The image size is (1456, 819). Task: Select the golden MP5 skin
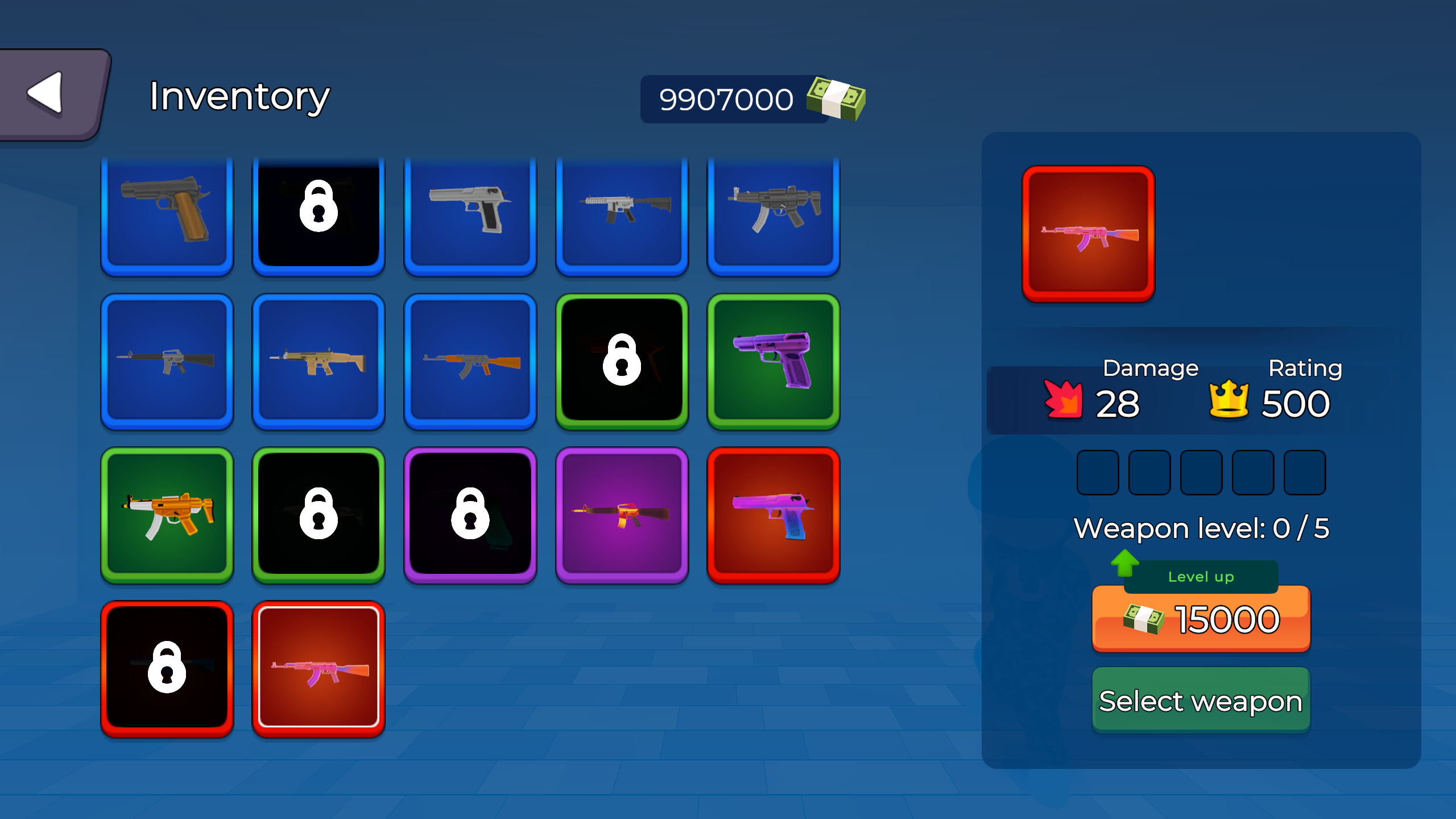167,515
